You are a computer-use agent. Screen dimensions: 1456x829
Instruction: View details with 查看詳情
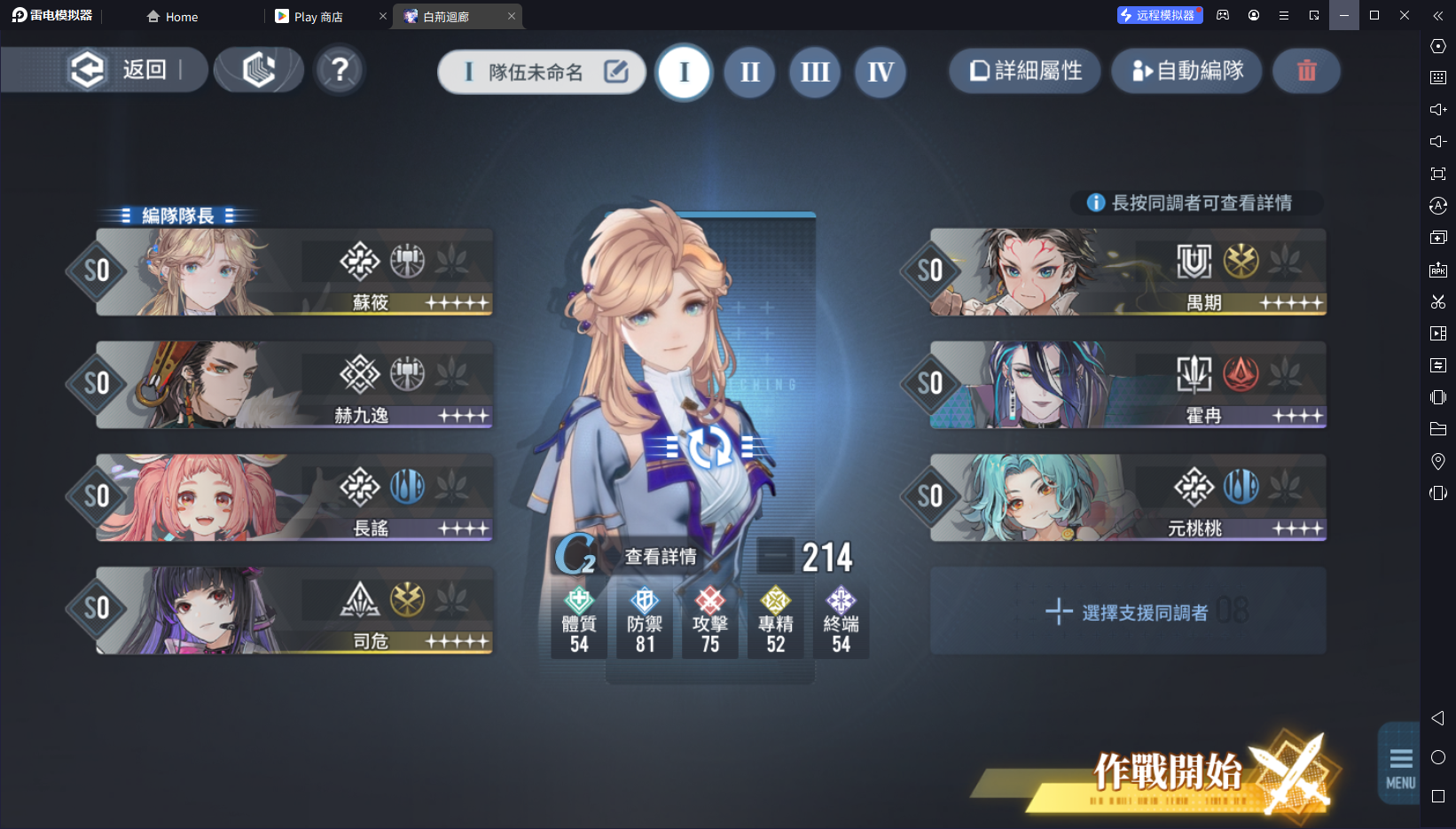point(660,557)
